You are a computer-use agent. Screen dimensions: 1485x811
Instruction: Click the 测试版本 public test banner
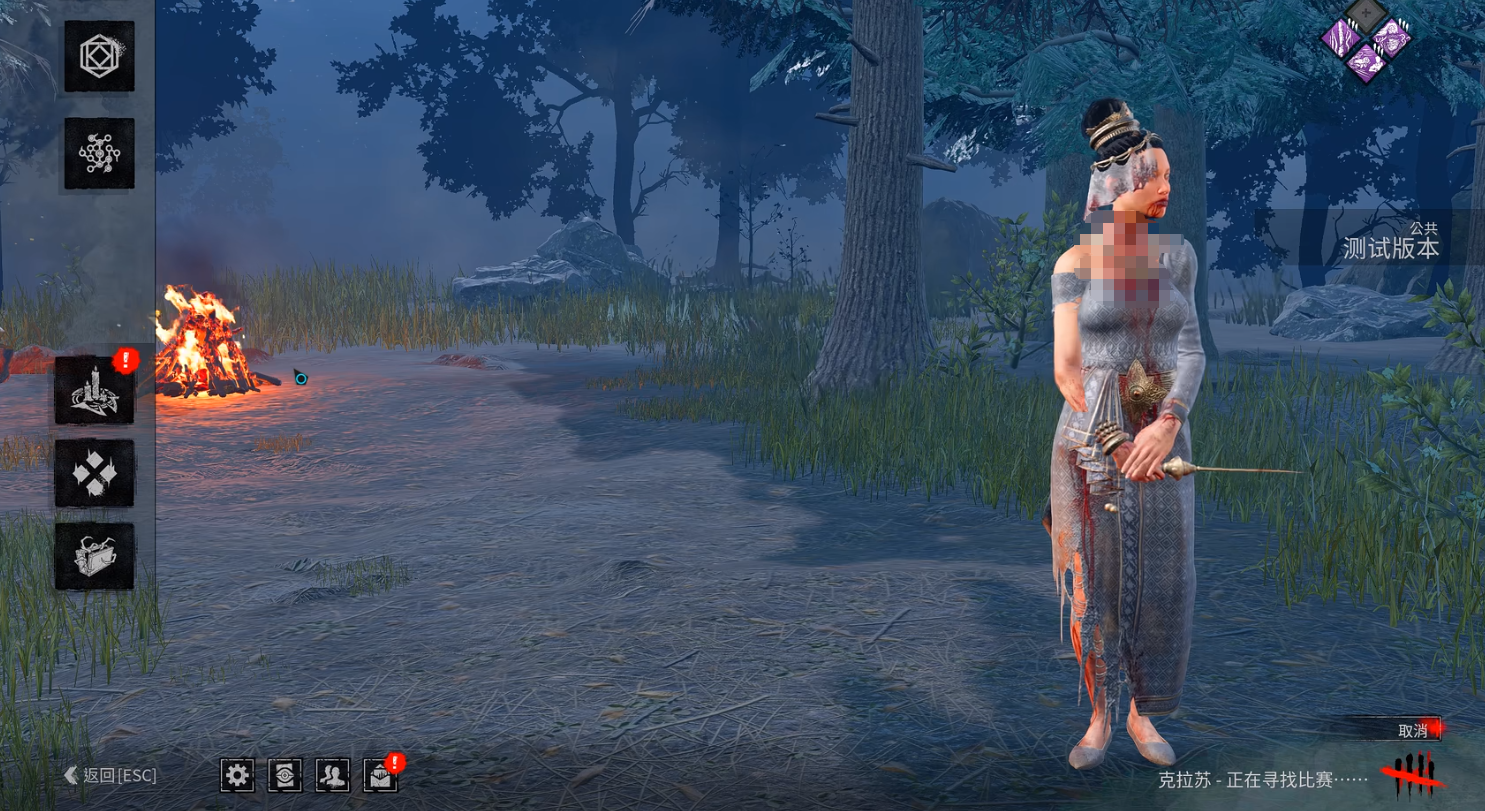(1390, 240)
